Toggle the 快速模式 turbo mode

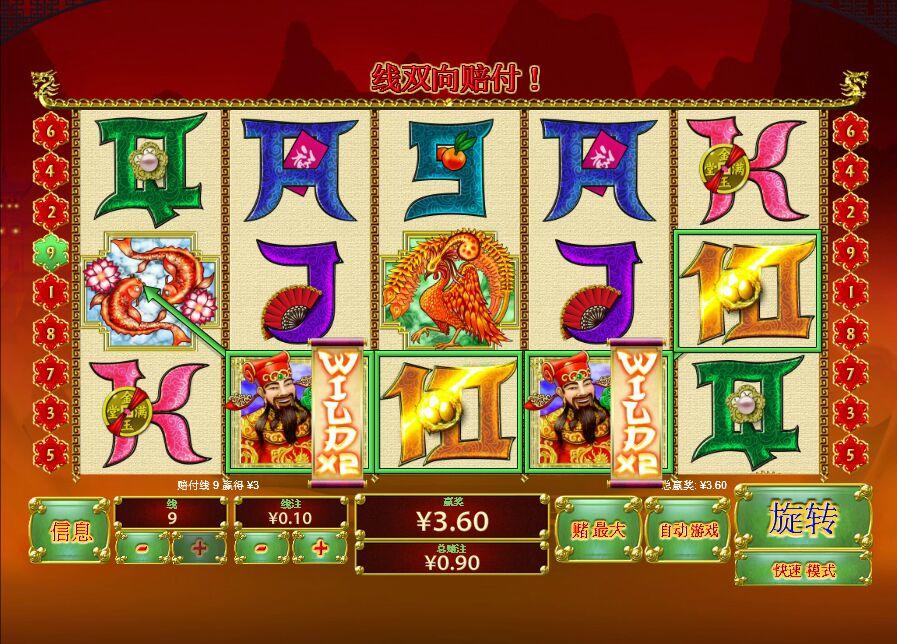click(802, 570)
